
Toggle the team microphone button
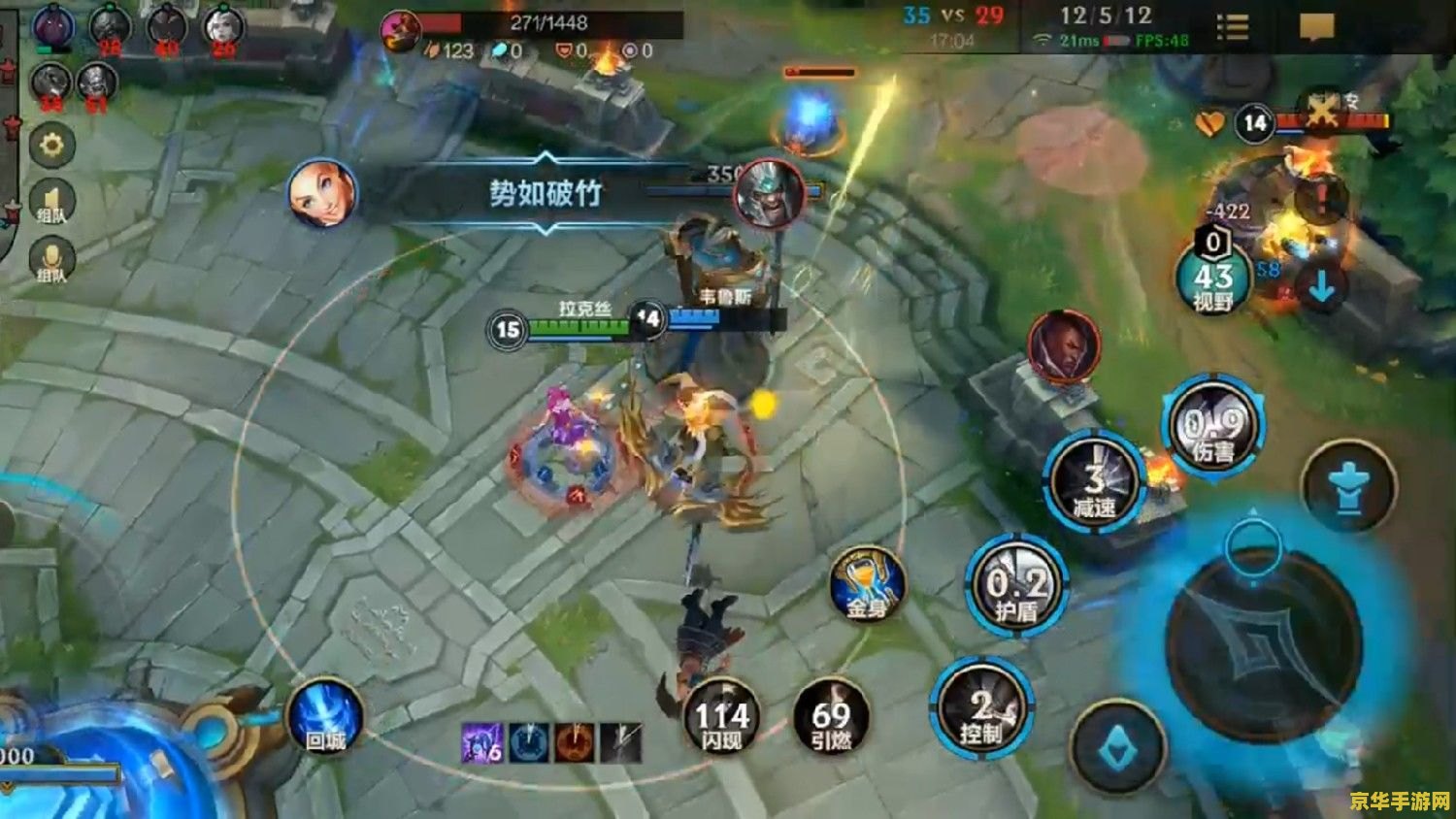pos(51,262)
